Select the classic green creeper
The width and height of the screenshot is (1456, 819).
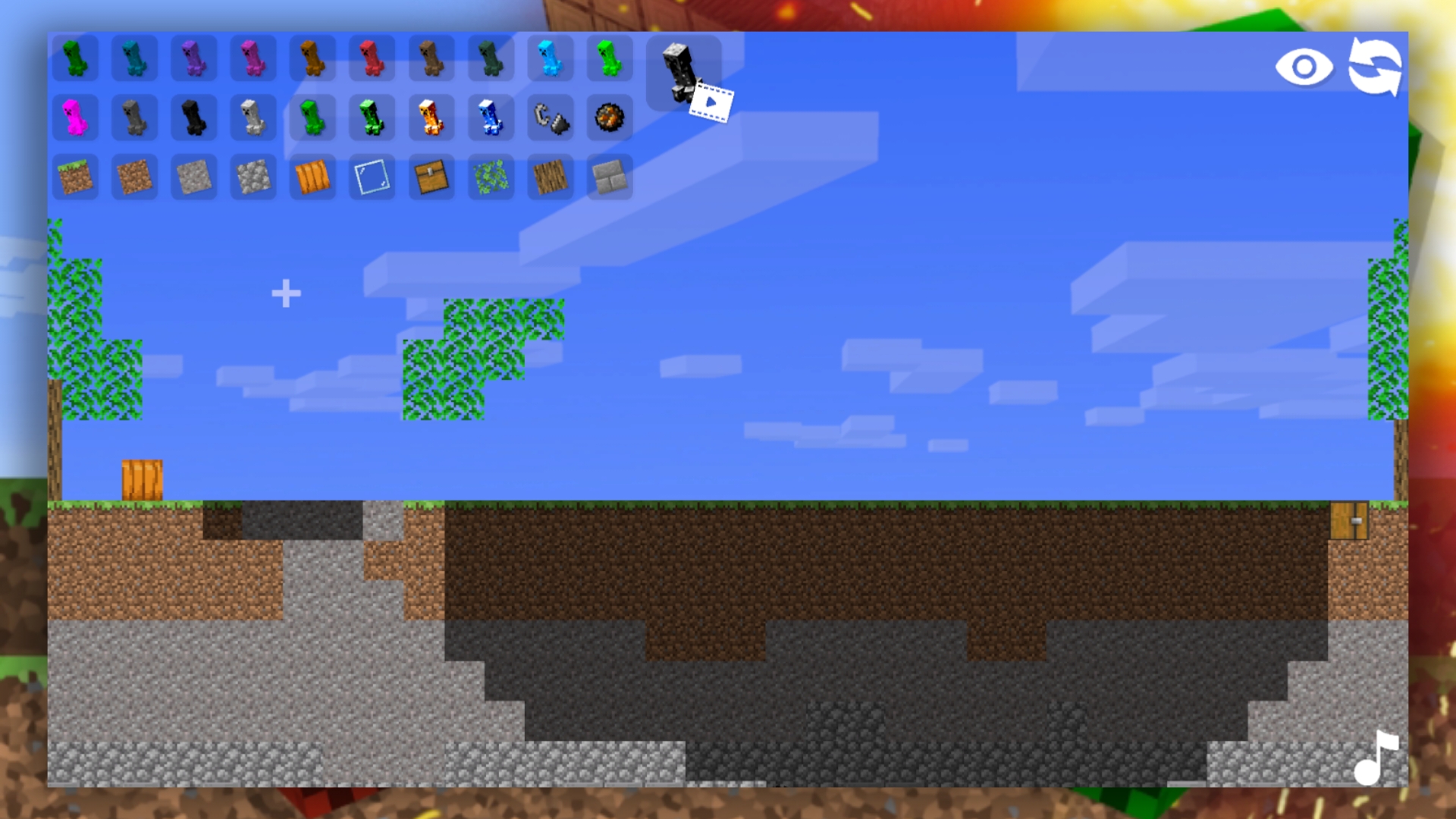click(x=75, y=59)
